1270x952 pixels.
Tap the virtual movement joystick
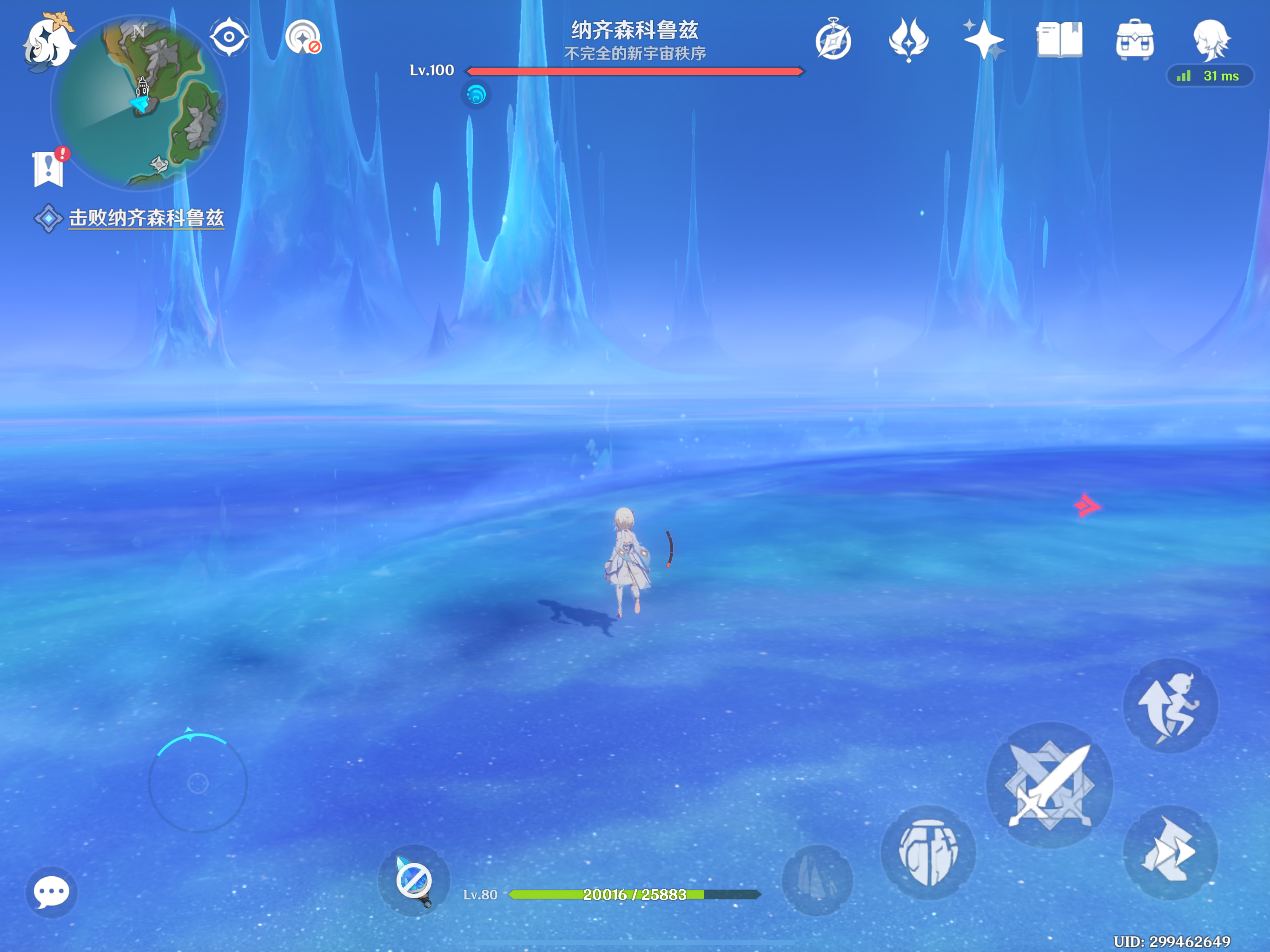pos(198,783)
